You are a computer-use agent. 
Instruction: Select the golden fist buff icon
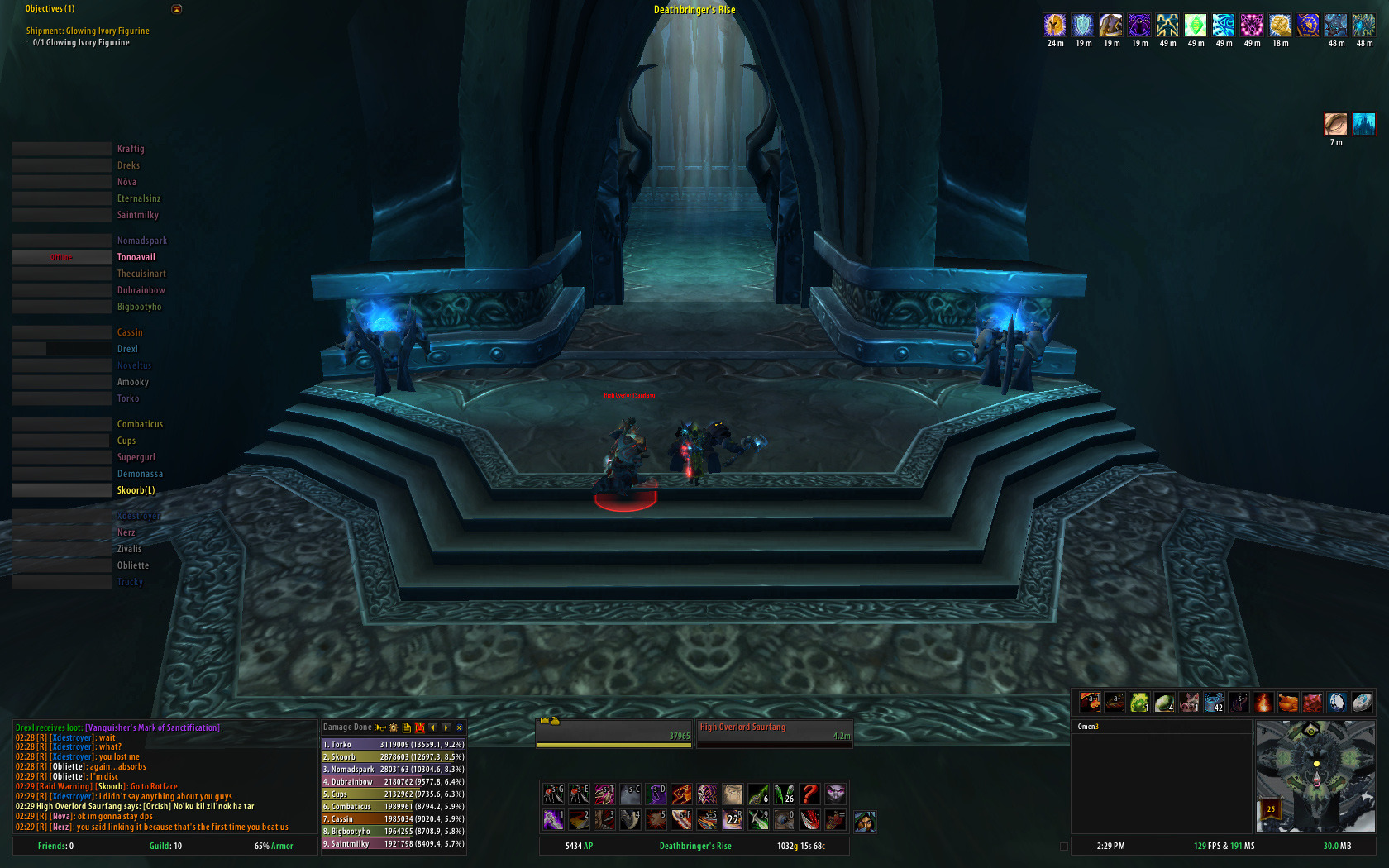point(1280,25)
